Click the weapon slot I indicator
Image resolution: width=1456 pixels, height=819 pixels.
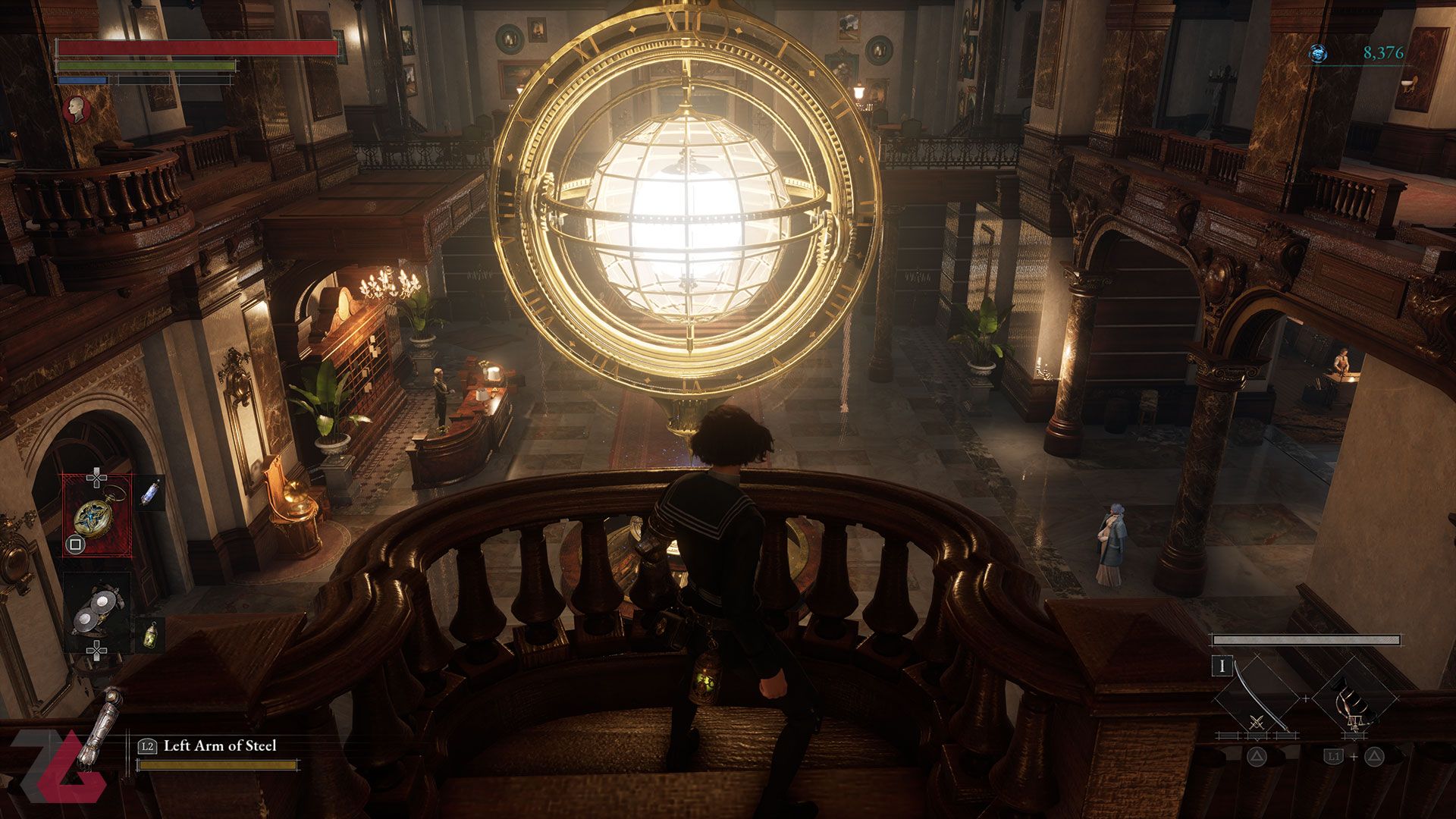click(x=1222, y=667)
